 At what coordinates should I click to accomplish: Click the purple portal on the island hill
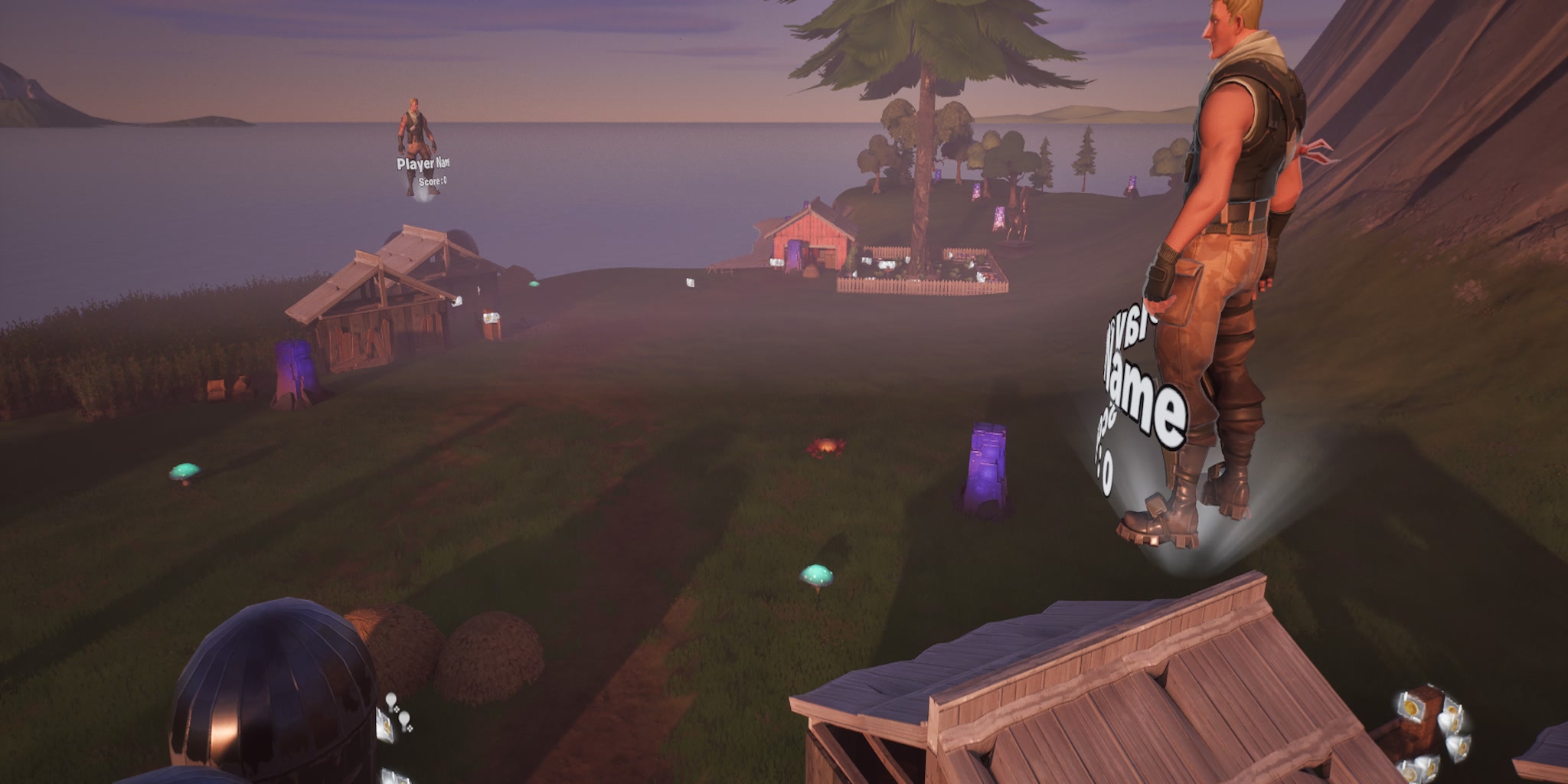pyautogui.click(x=999, y=218)
